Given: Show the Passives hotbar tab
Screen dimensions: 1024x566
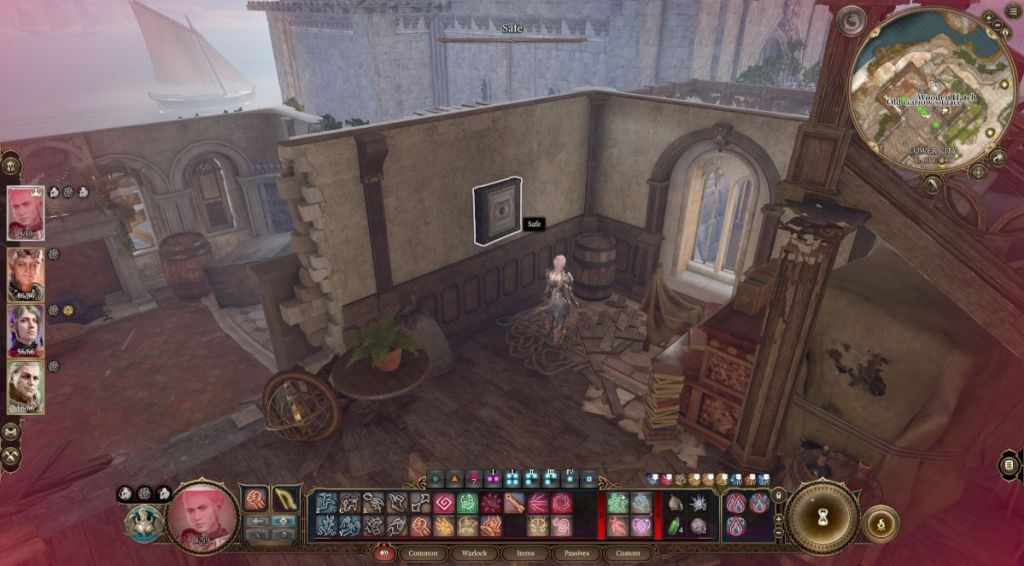Looking at the screenshot, I should point(577,553).
